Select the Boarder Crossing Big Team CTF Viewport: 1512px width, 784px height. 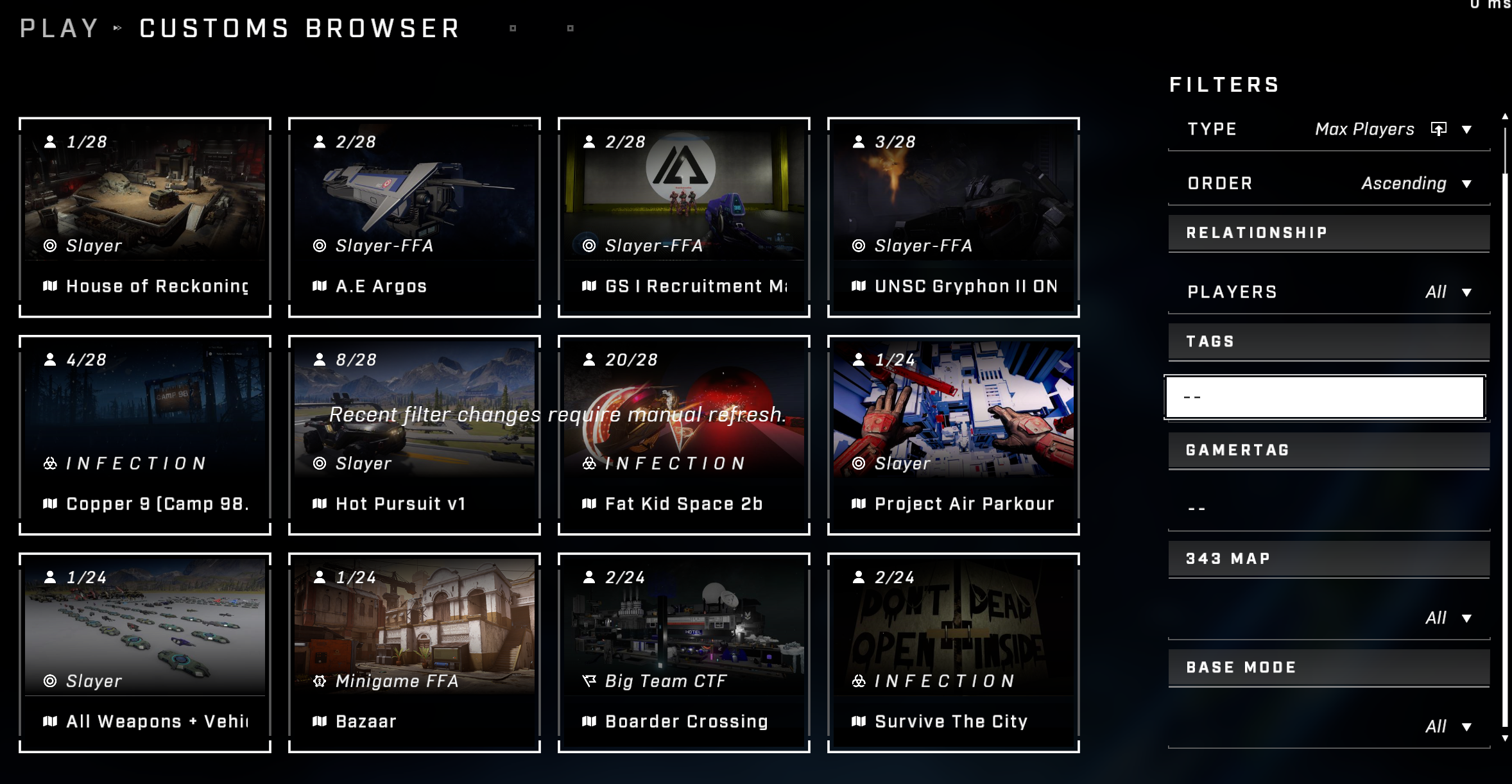pyautogui.click(x=684, y=652)
